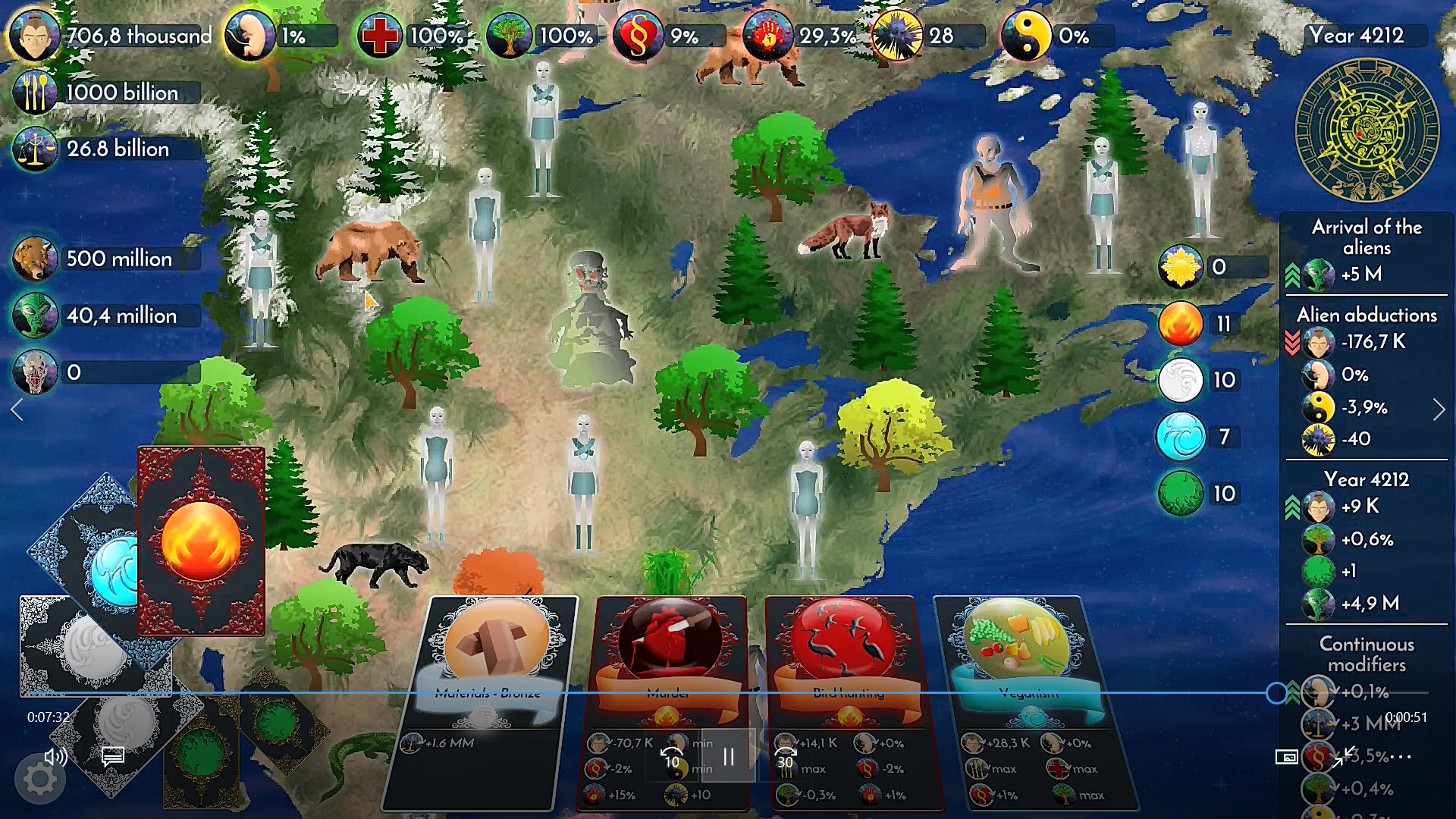Click the health cross stat at 100%

pyautogui.click(x=380, y=33)
